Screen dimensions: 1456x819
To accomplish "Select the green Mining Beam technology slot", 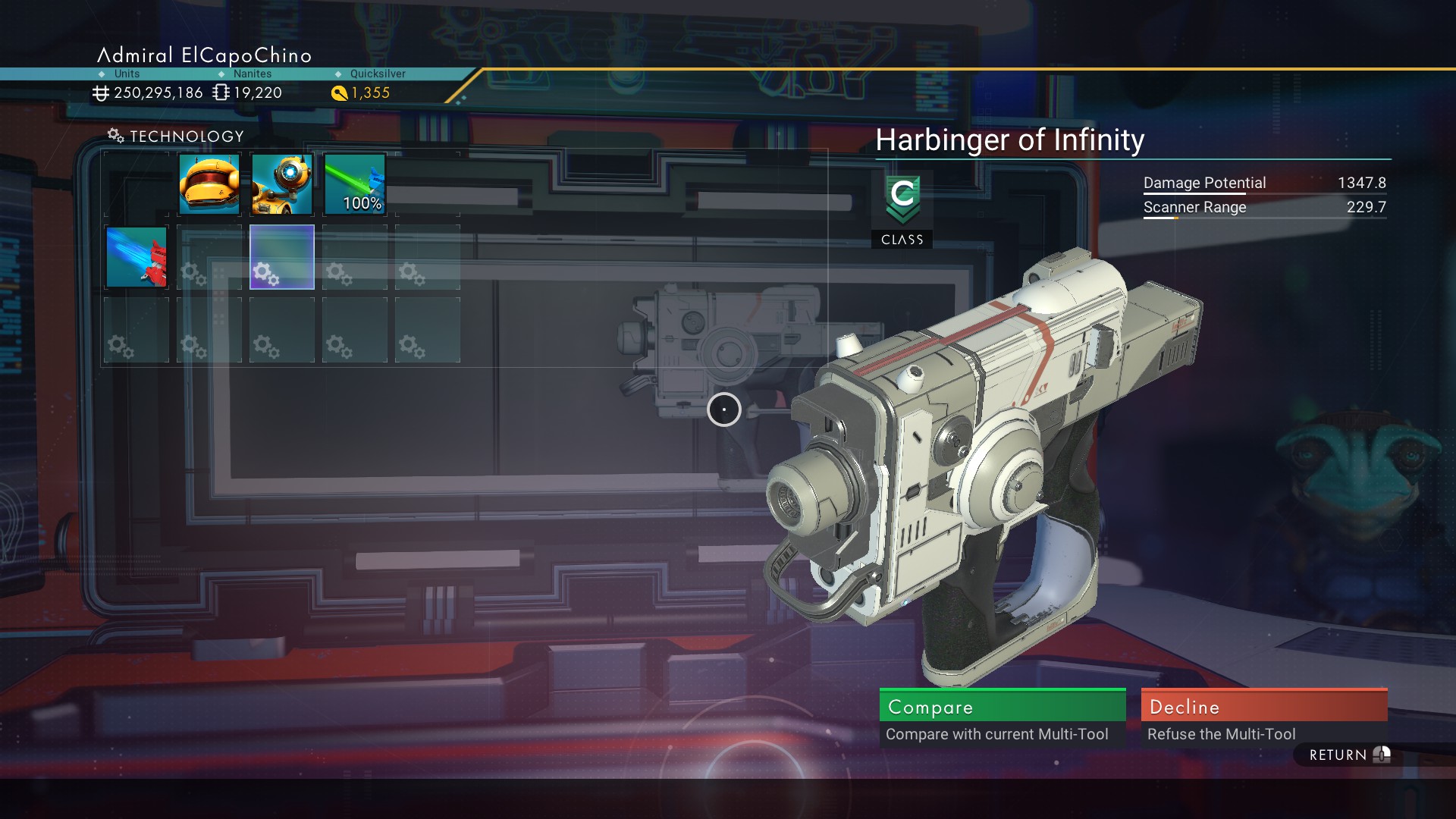I will 355,184.
